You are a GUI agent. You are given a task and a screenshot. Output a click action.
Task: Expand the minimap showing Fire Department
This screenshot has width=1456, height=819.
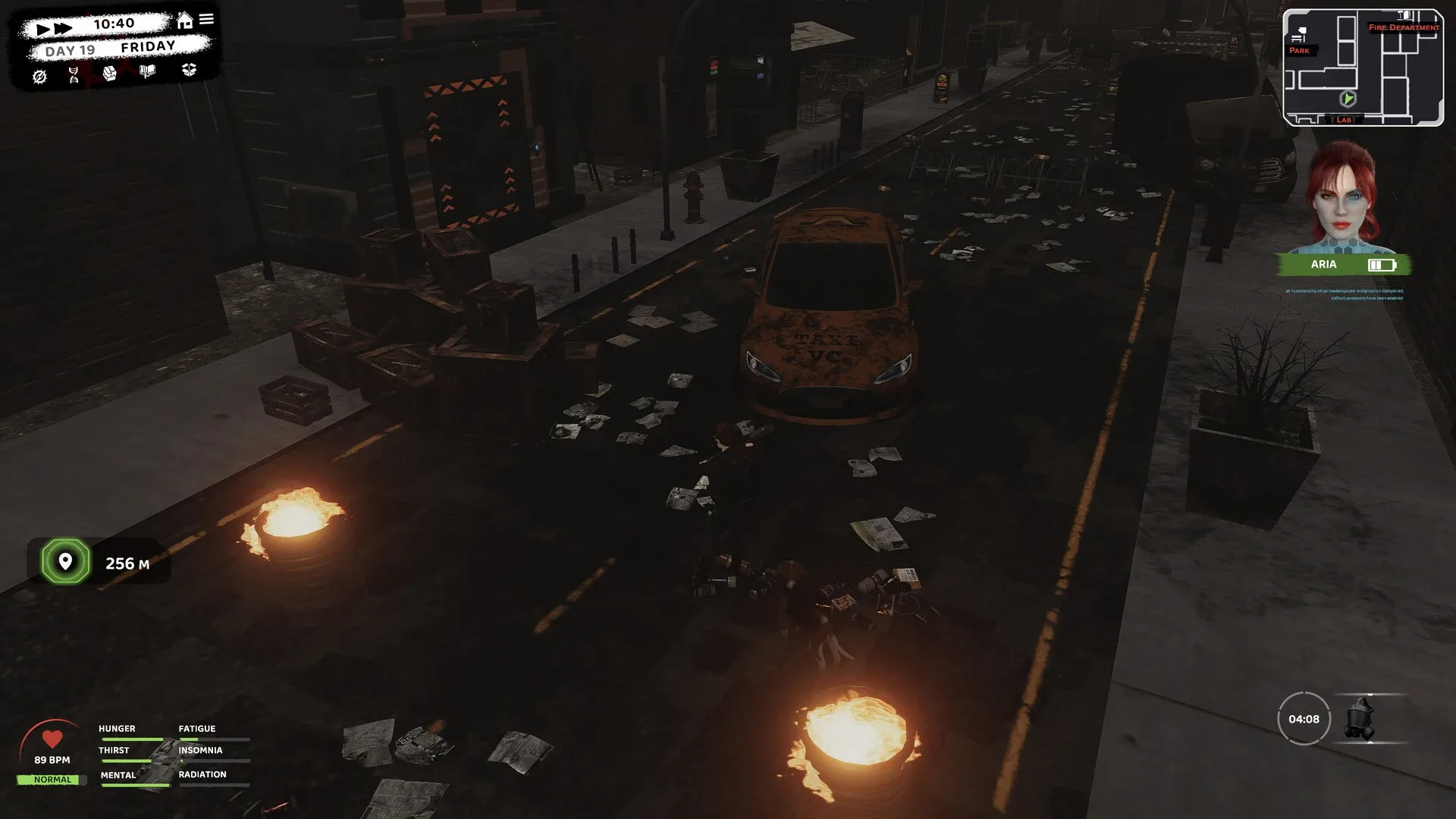click(1363, 67)
